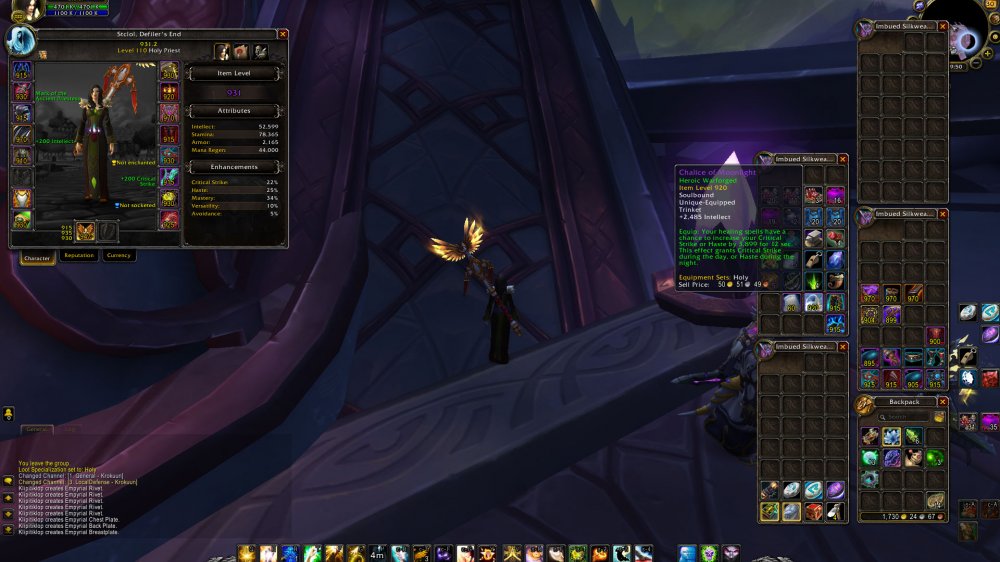
Task: Close the top Imbued Silkweave bag
Action: point(942,25)
